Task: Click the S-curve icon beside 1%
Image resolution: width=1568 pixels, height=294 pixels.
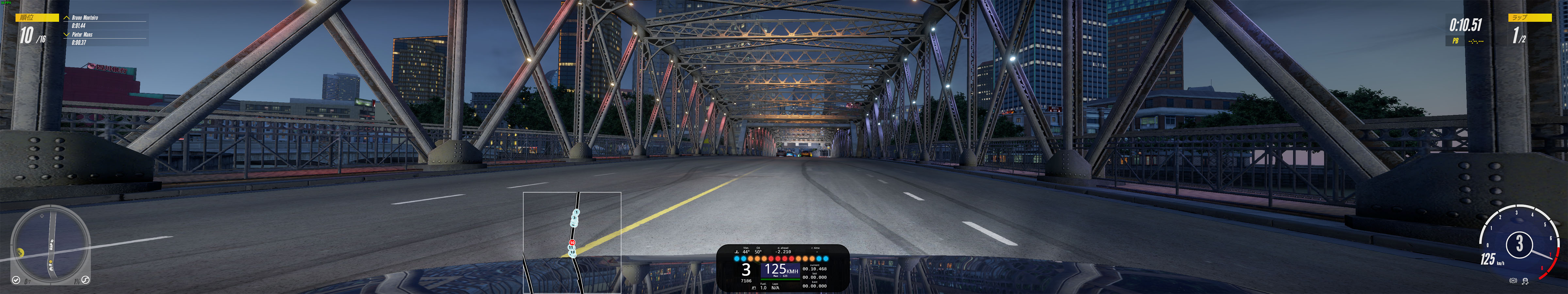Action: click(x=85, y=280)
